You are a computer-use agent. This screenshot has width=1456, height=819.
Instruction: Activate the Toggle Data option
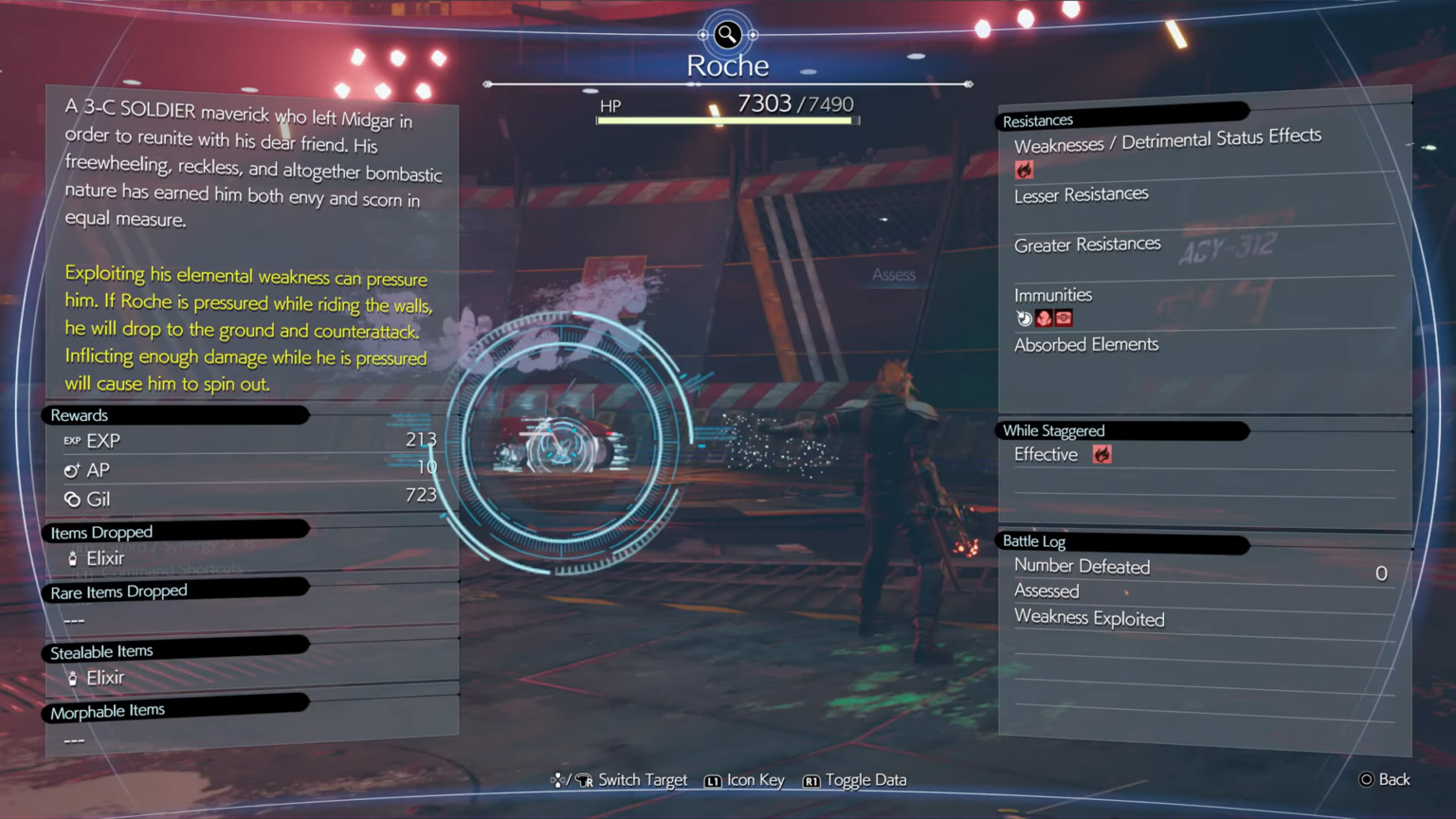click(x=855, y=780)
